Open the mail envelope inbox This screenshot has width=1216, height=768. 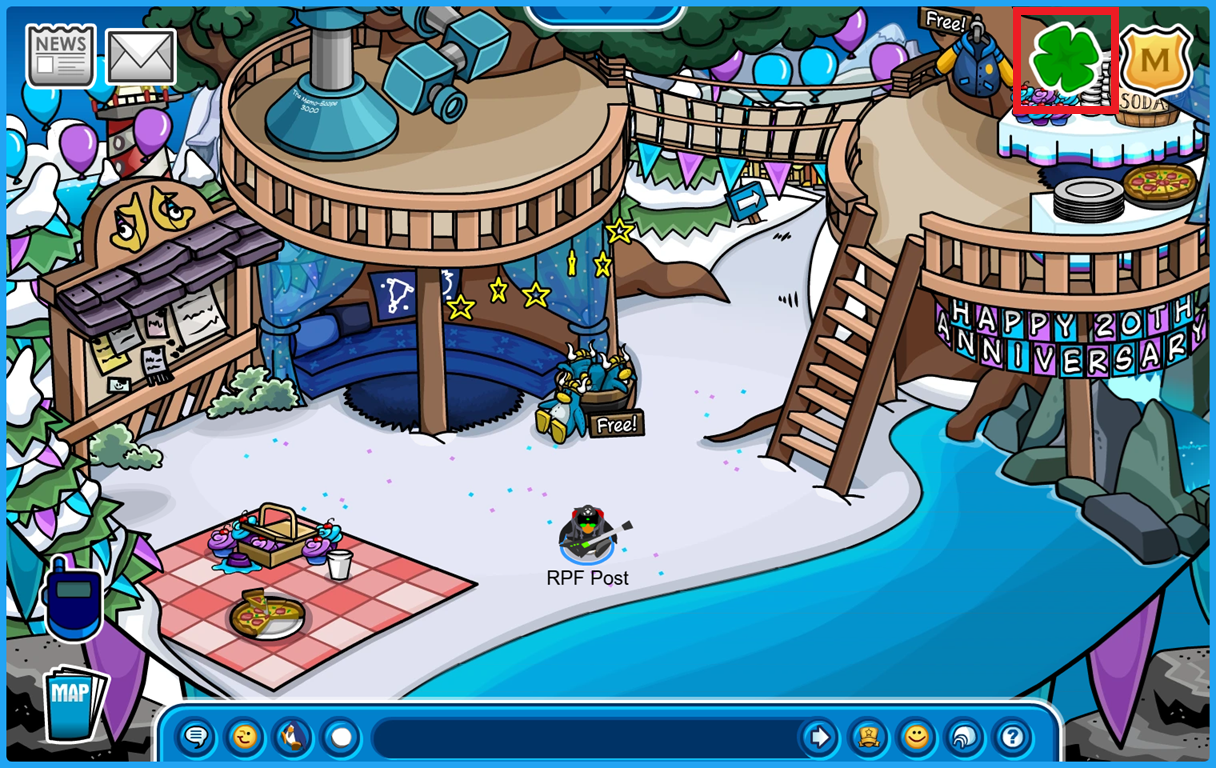click(x=141, y=57)
